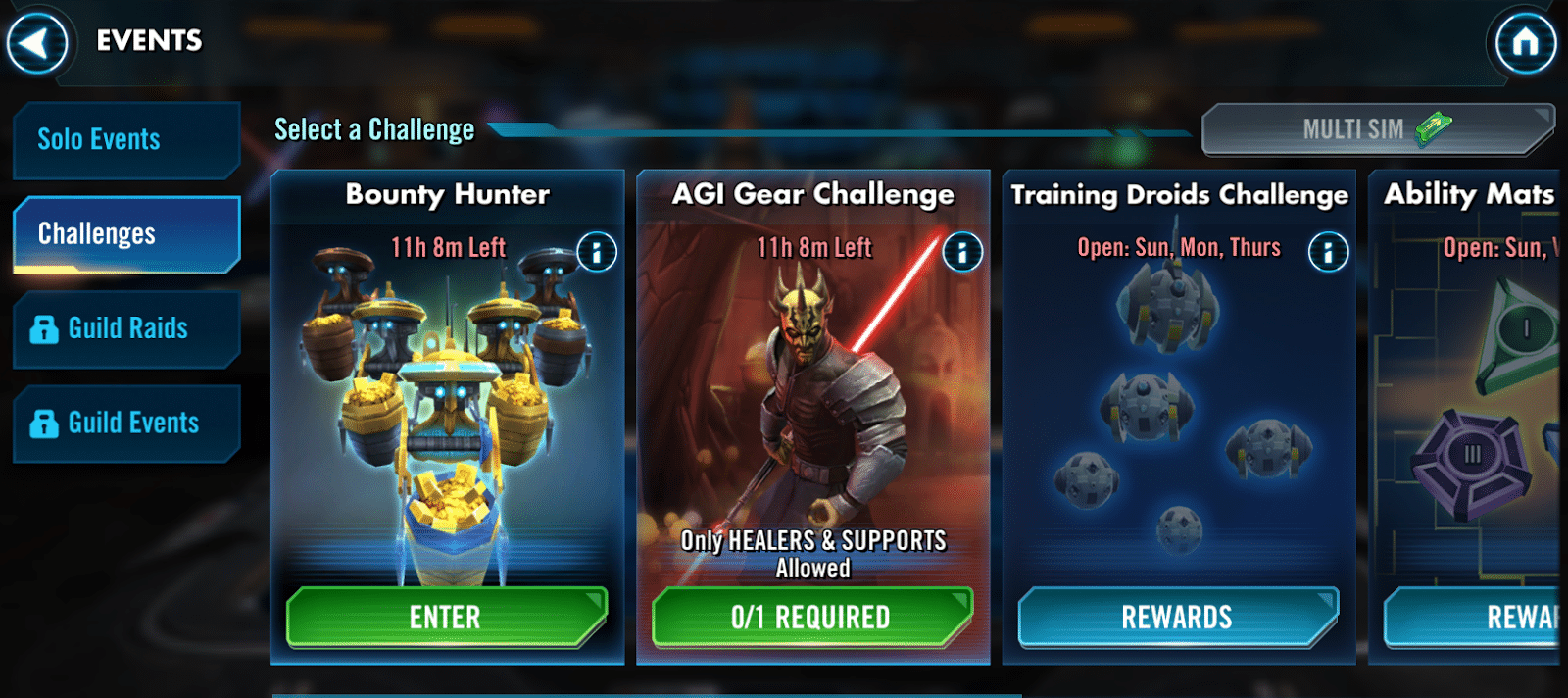Activate the Multi Sim button
This screenshot has height=698, width=1568.
[1376, 129]
